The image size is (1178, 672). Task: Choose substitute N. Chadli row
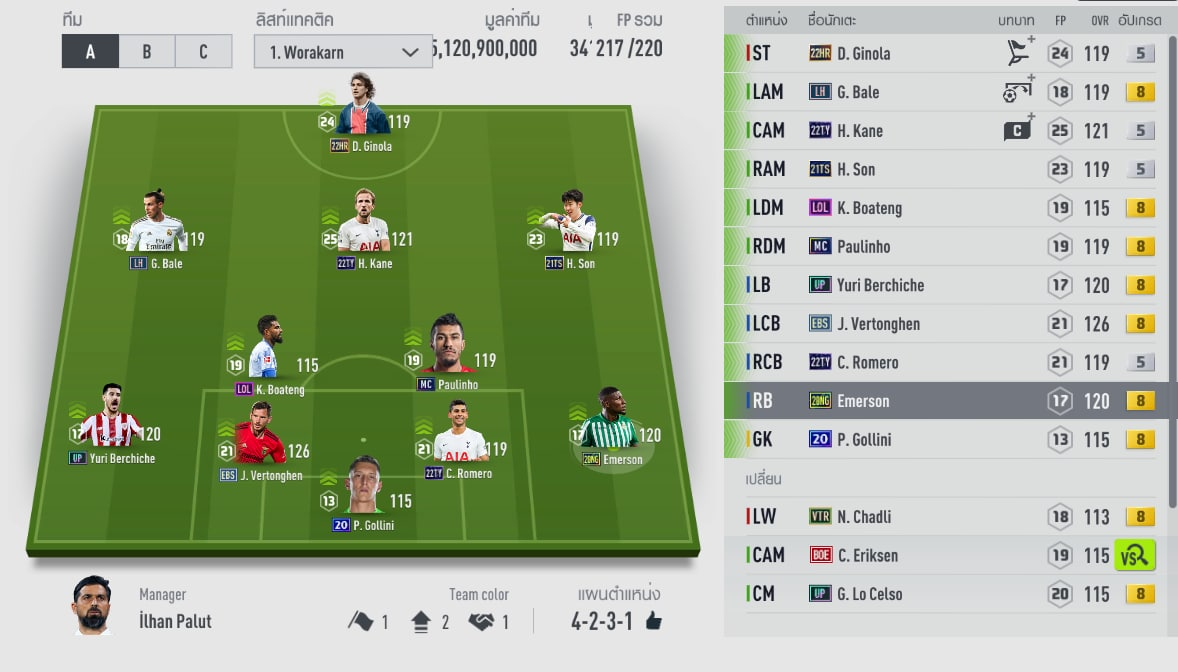[x=940, y=517]
